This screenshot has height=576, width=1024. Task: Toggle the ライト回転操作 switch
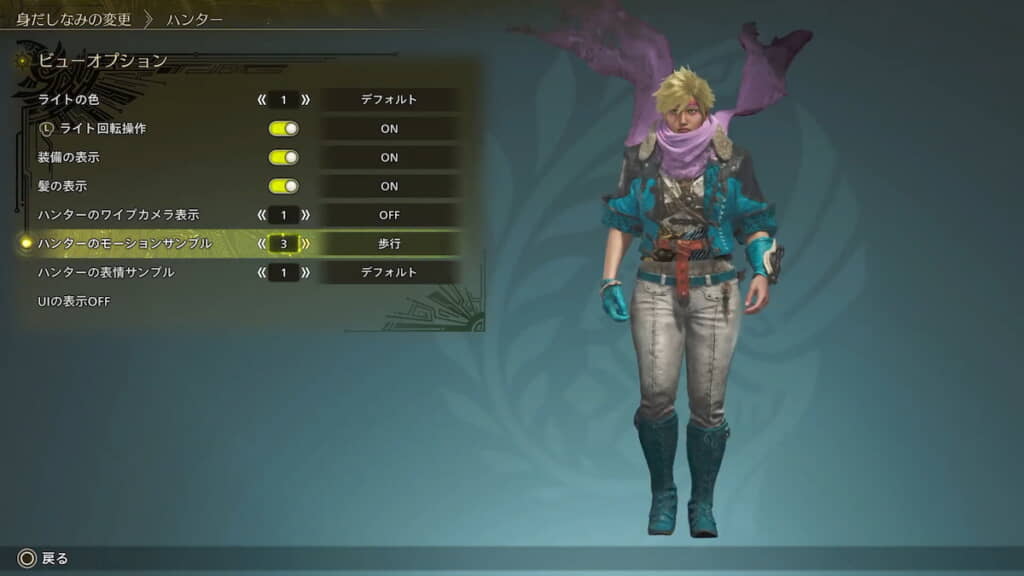(284, 129)
